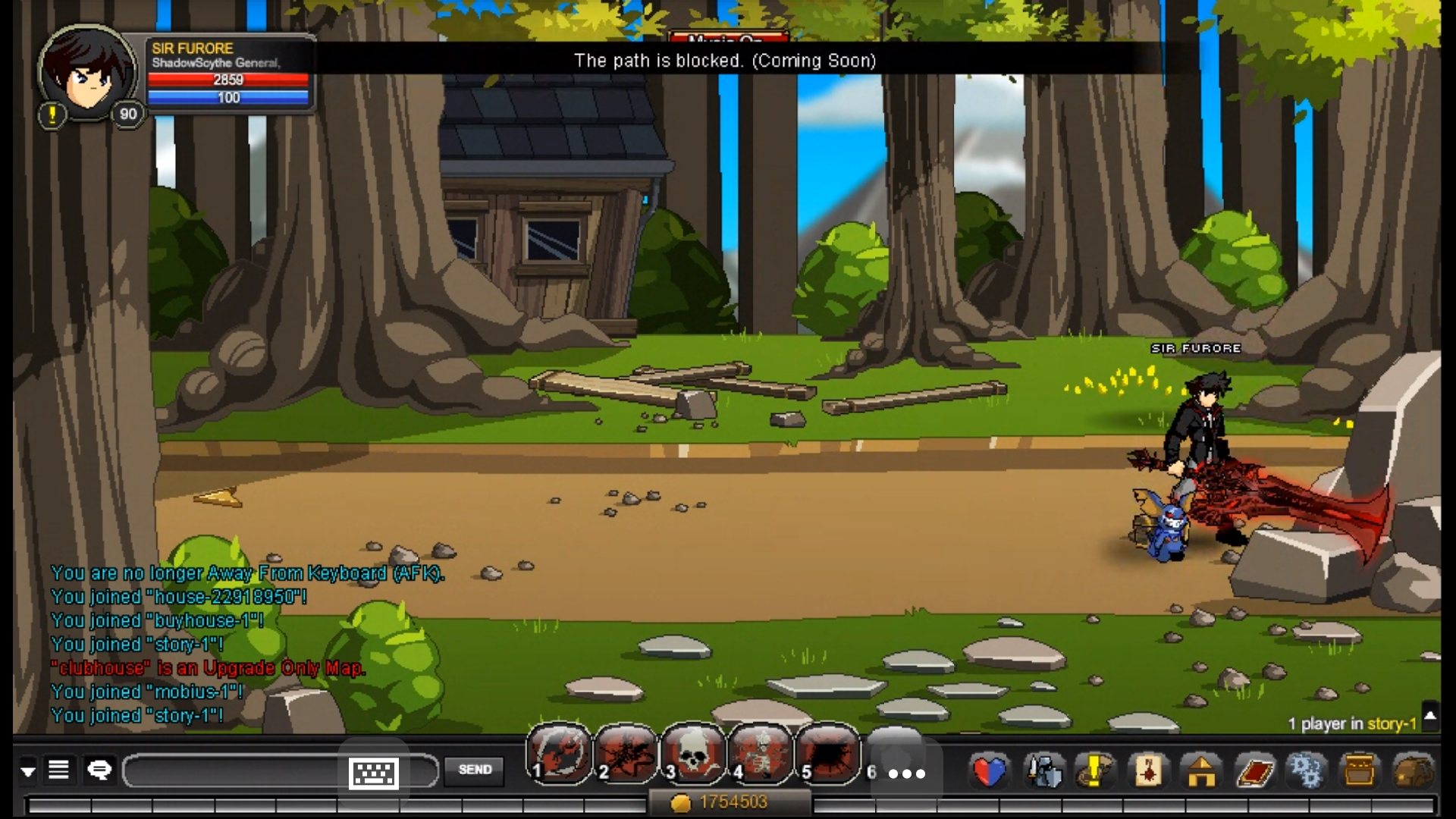Viewport: 1456px width, 819px height.
Task: Focus the chat message input field
Action: coord(235,771)
